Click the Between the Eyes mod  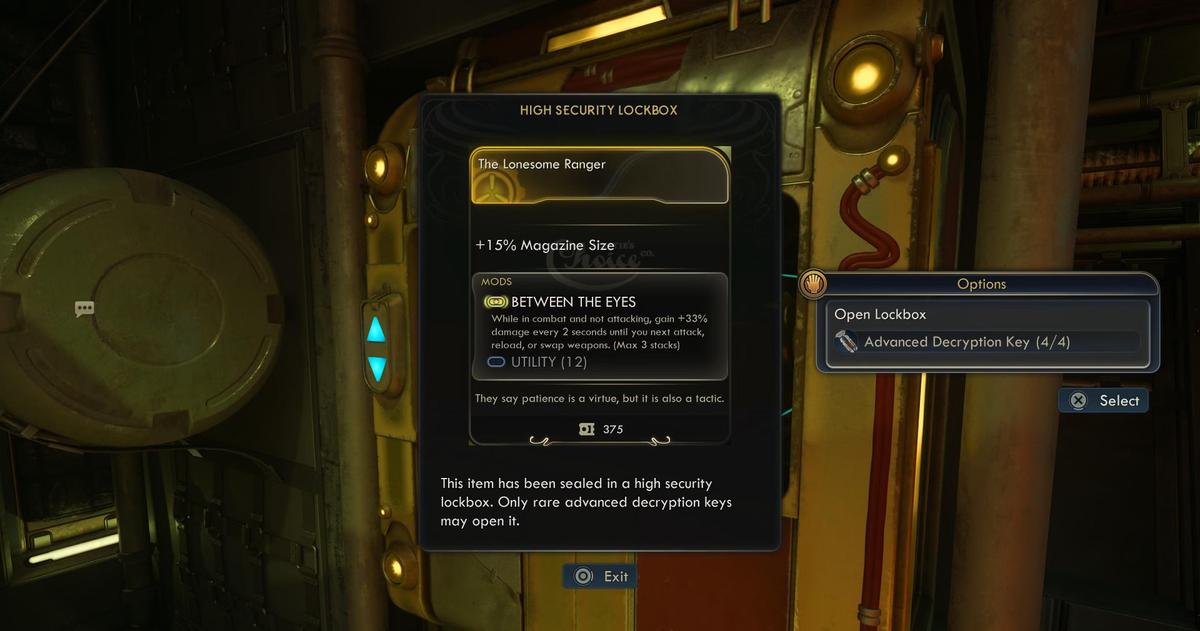(573, 301)
